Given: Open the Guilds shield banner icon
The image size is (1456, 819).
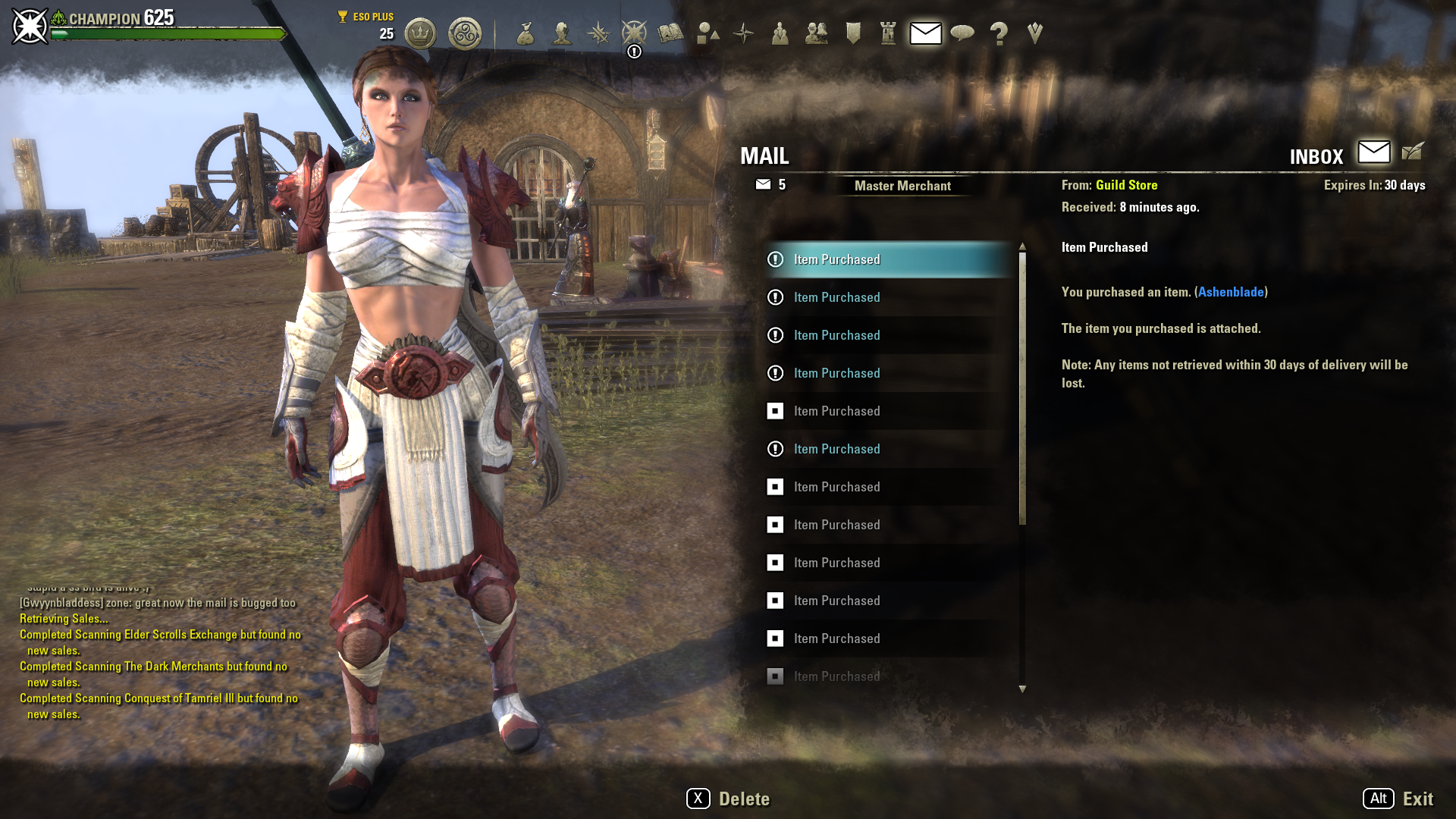Looking at the screenshot, I should pyautogui.click(x=853, y=33).
